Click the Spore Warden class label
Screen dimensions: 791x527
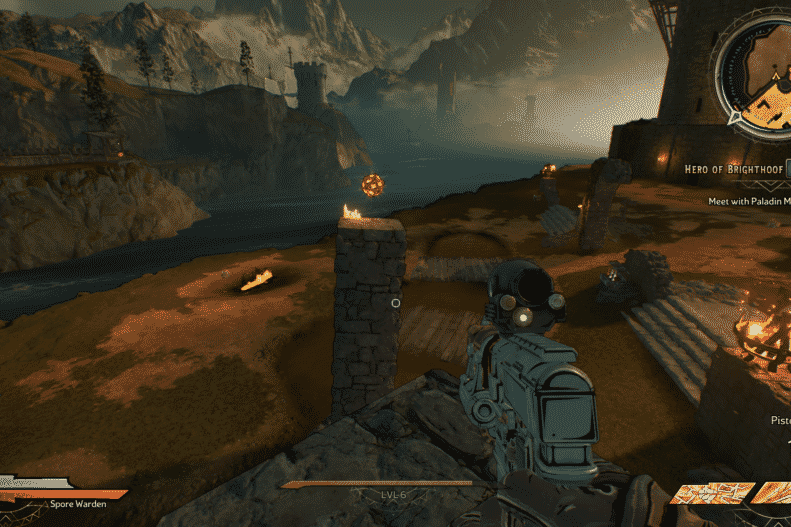tap(78, 504)
